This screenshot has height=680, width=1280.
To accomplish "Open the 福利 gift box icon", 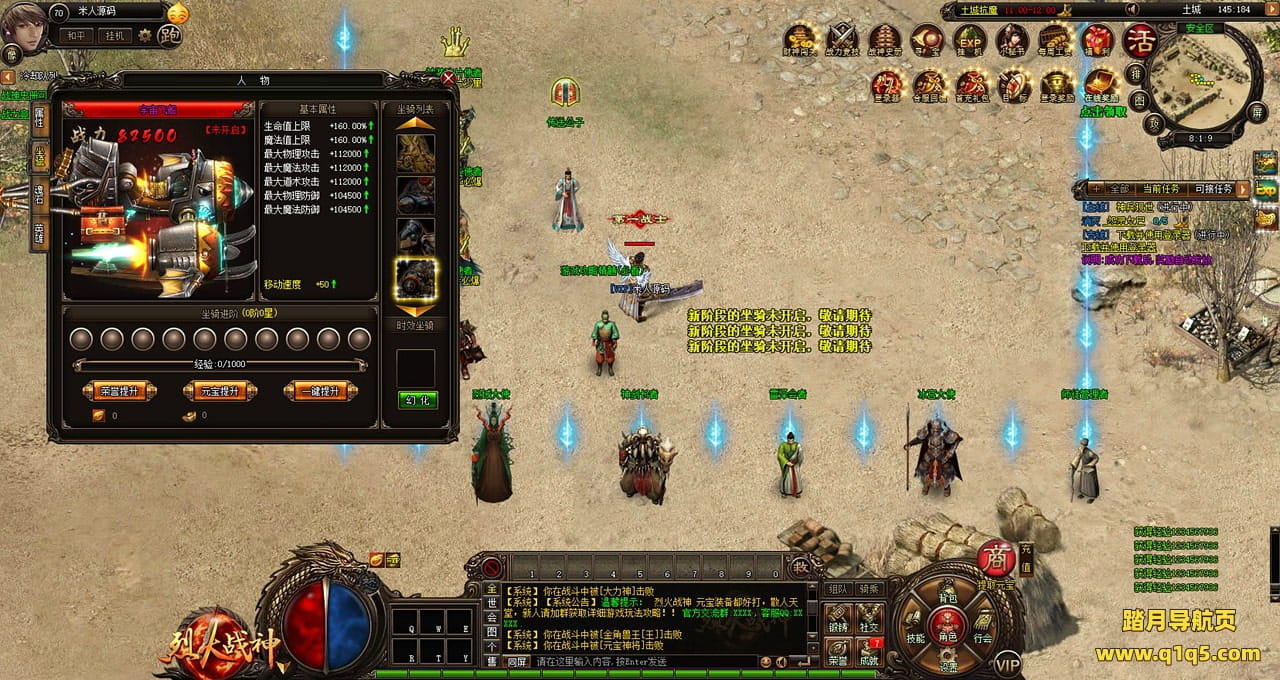I will click(1098, 42).
